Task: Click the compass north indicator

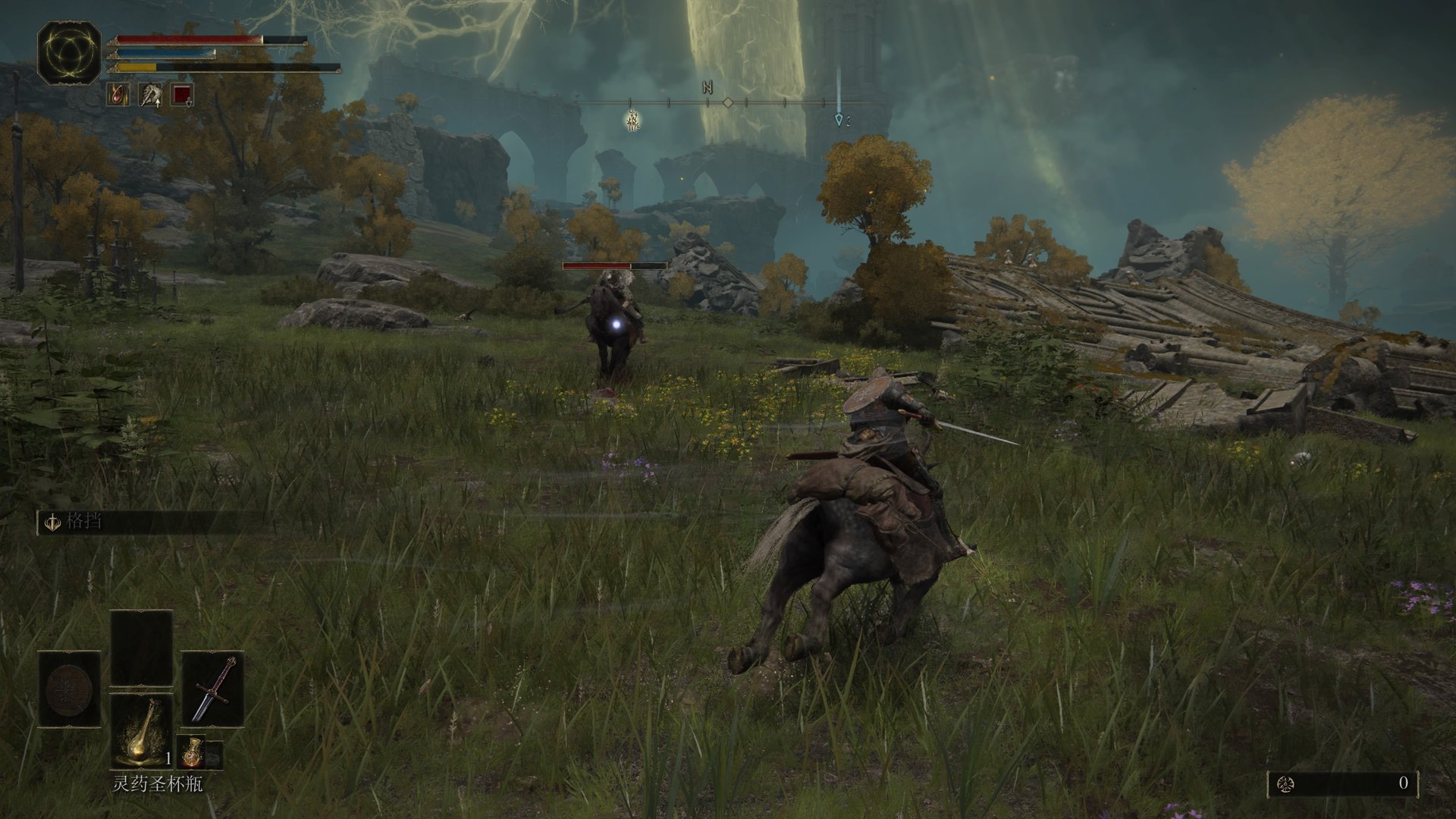Action: 708,88
